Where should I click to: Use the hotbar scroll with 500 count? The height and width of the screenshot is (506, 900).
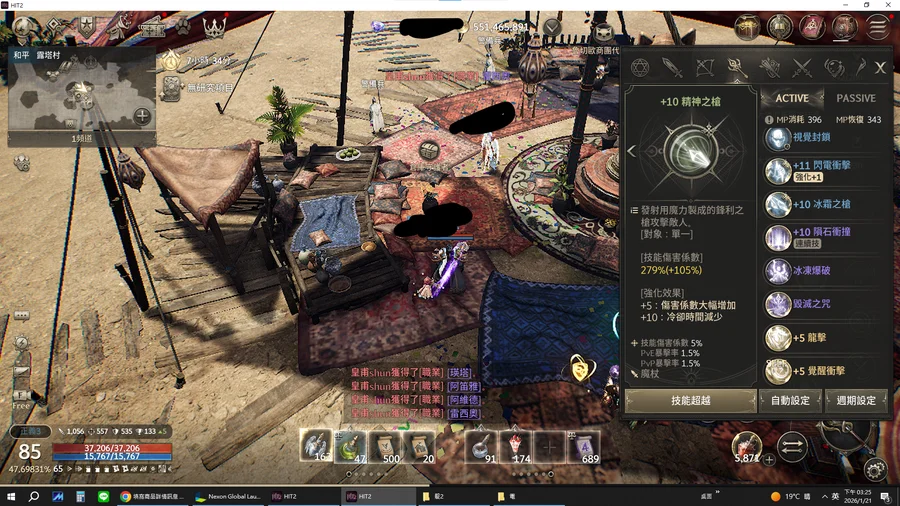[389, 446]
